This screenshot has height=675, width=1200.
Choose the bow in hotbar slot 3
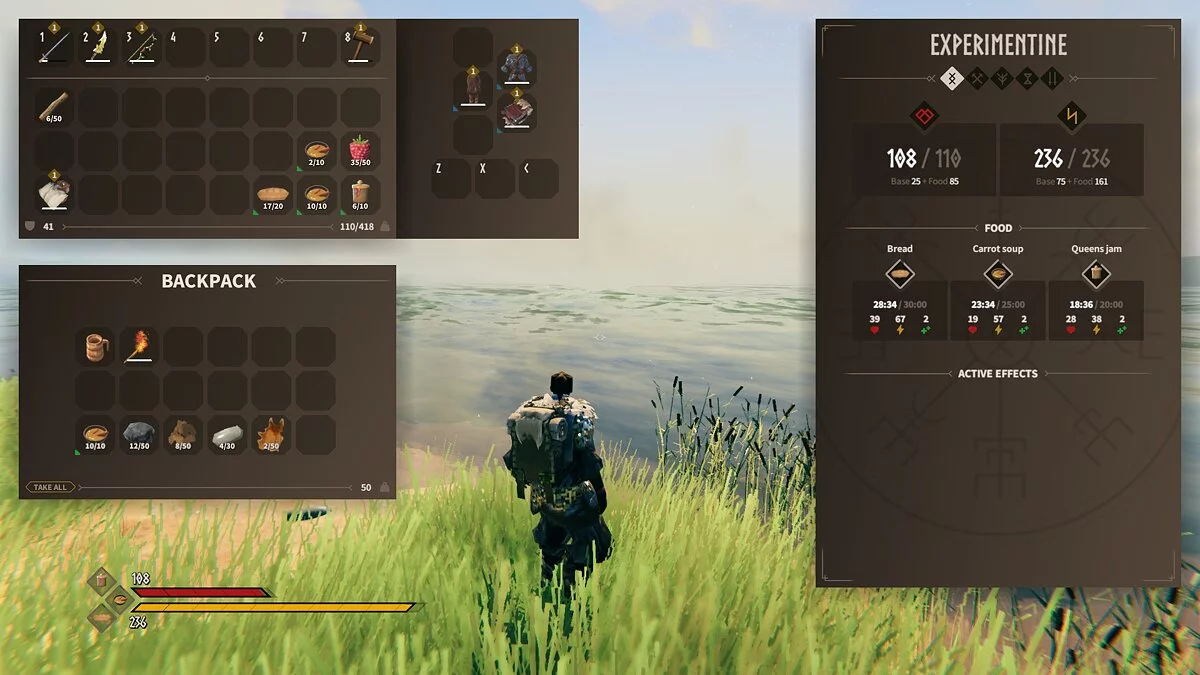tap(141, 46)
